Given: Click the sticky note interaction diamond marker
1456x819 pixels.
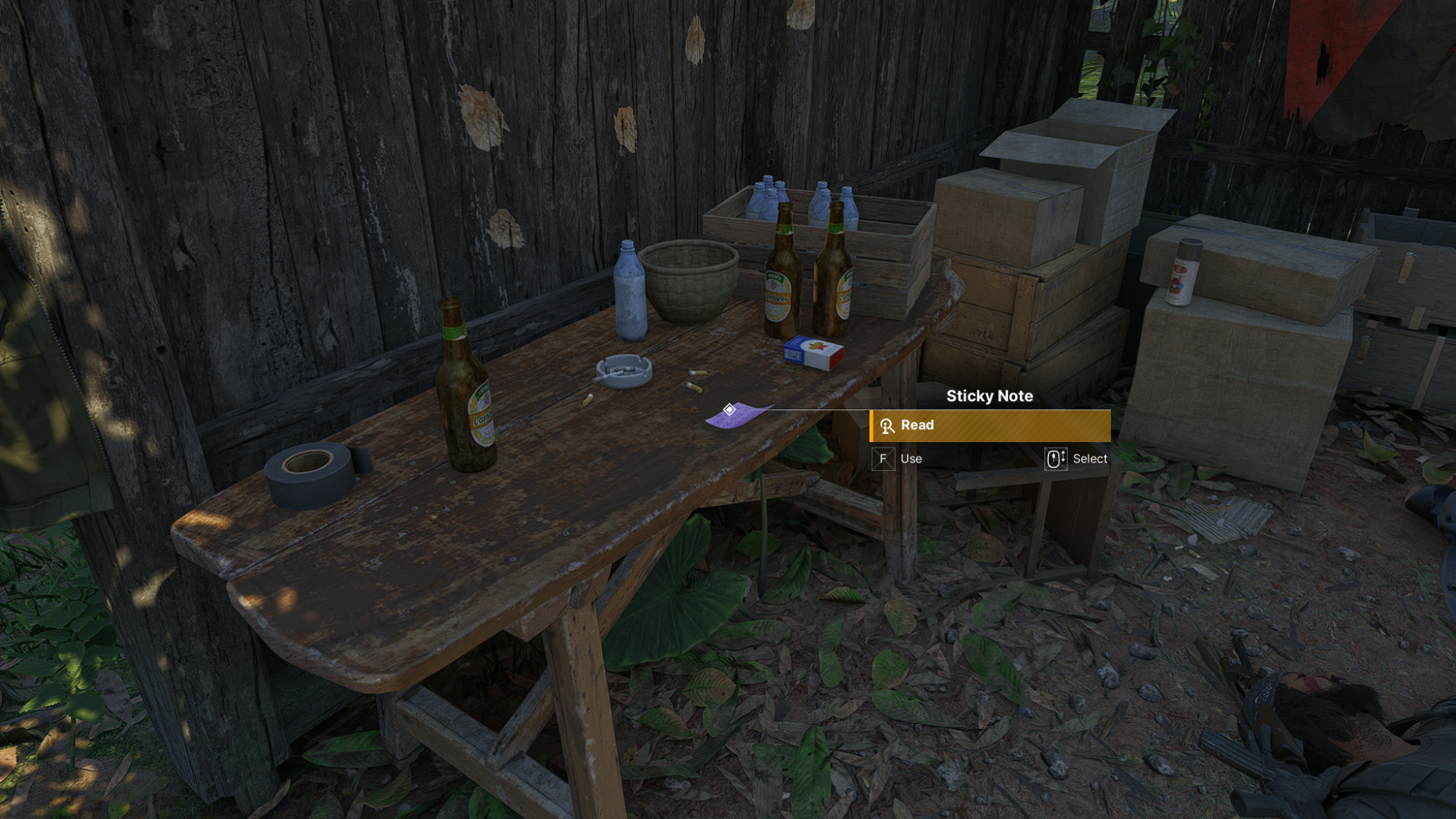Looking at the screenshot, I should pos(729,409).
